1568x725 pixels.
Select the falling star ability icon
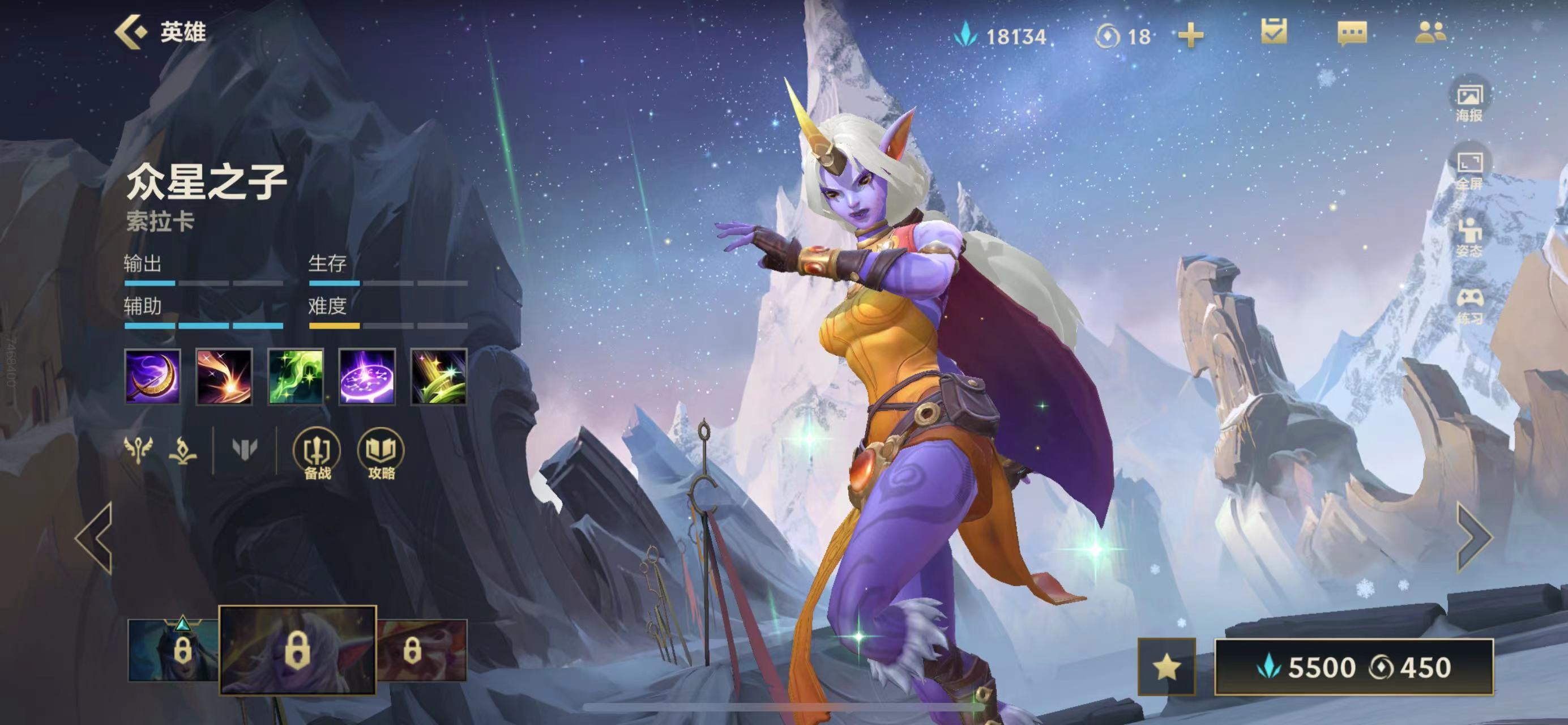point(224,376)
